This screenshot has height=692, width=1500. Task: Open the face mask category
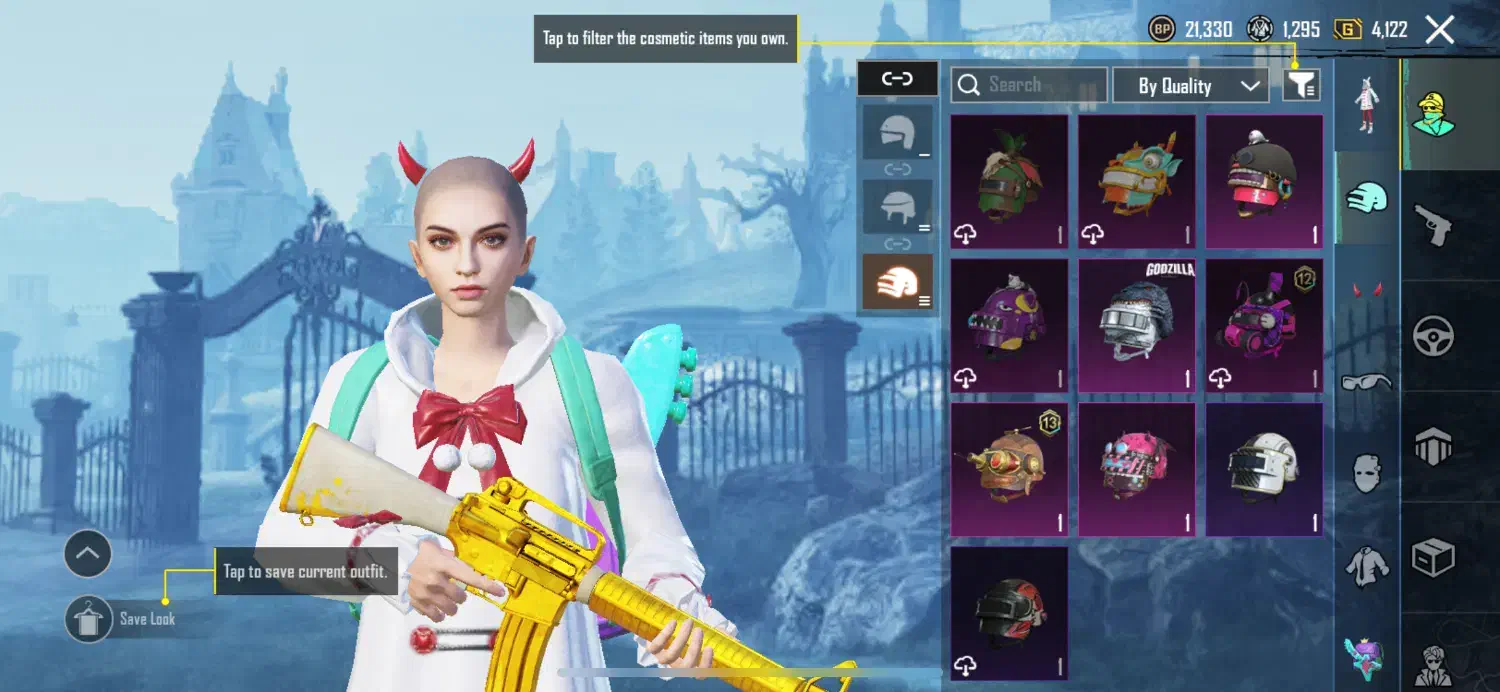(1366, 472)
